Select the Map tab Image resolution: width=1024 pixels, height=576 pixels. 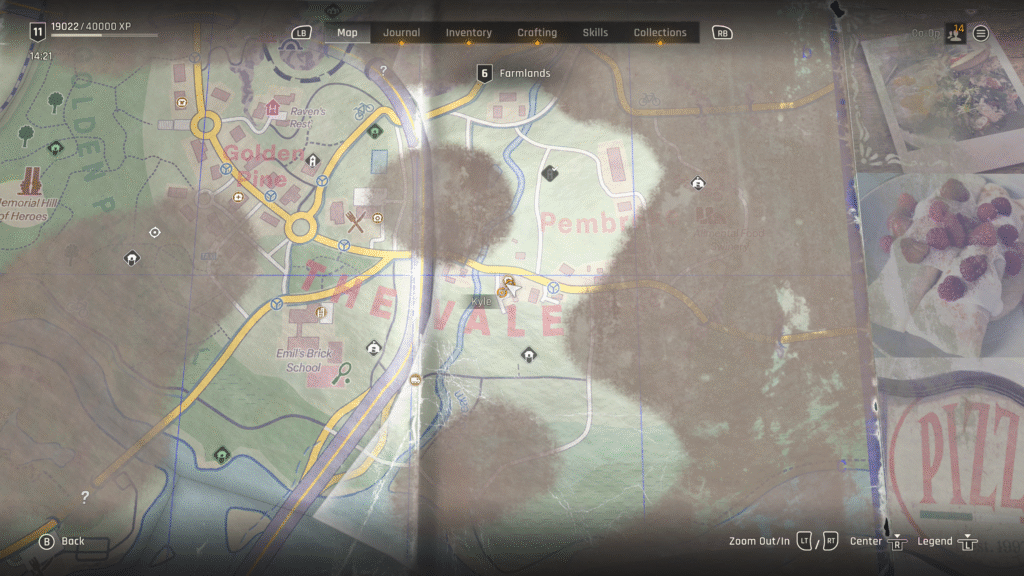(x=347, y=33)
